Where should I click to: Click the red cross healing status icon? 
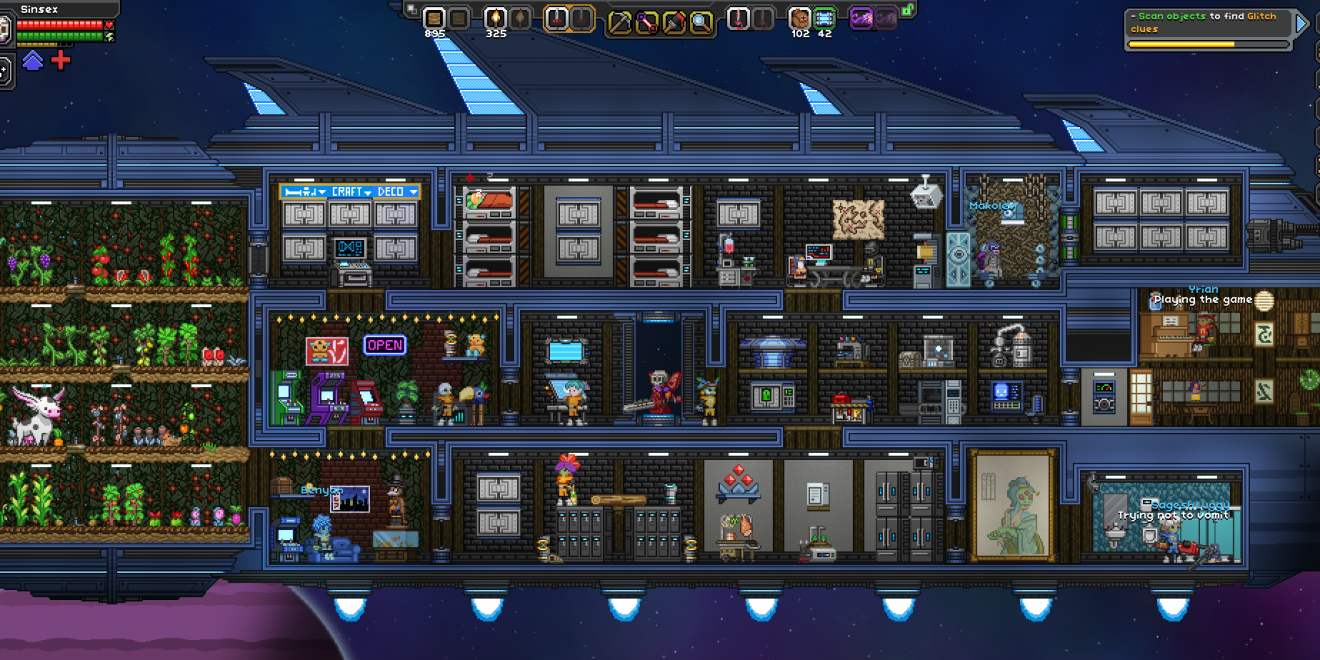pos(61,61)
